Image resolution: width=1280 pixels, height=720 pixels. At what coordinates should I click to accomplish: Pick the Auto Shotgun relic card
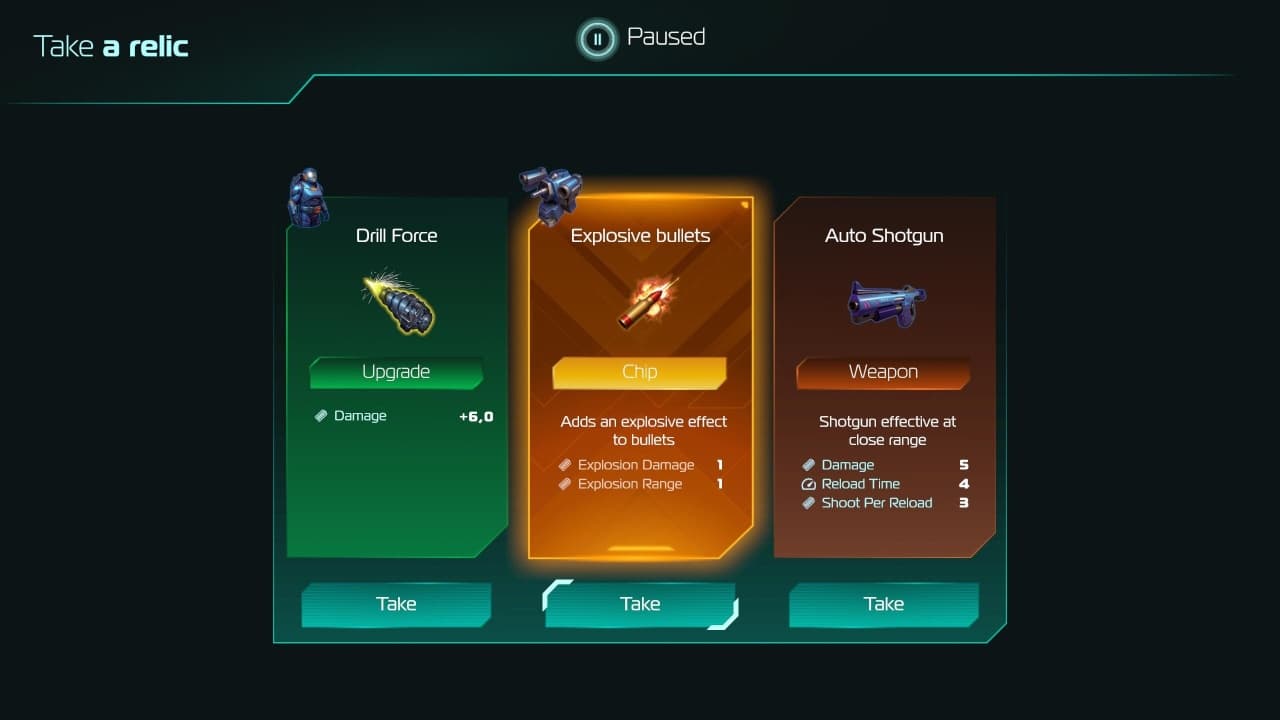pyautogui.click(x=884, y=380)
